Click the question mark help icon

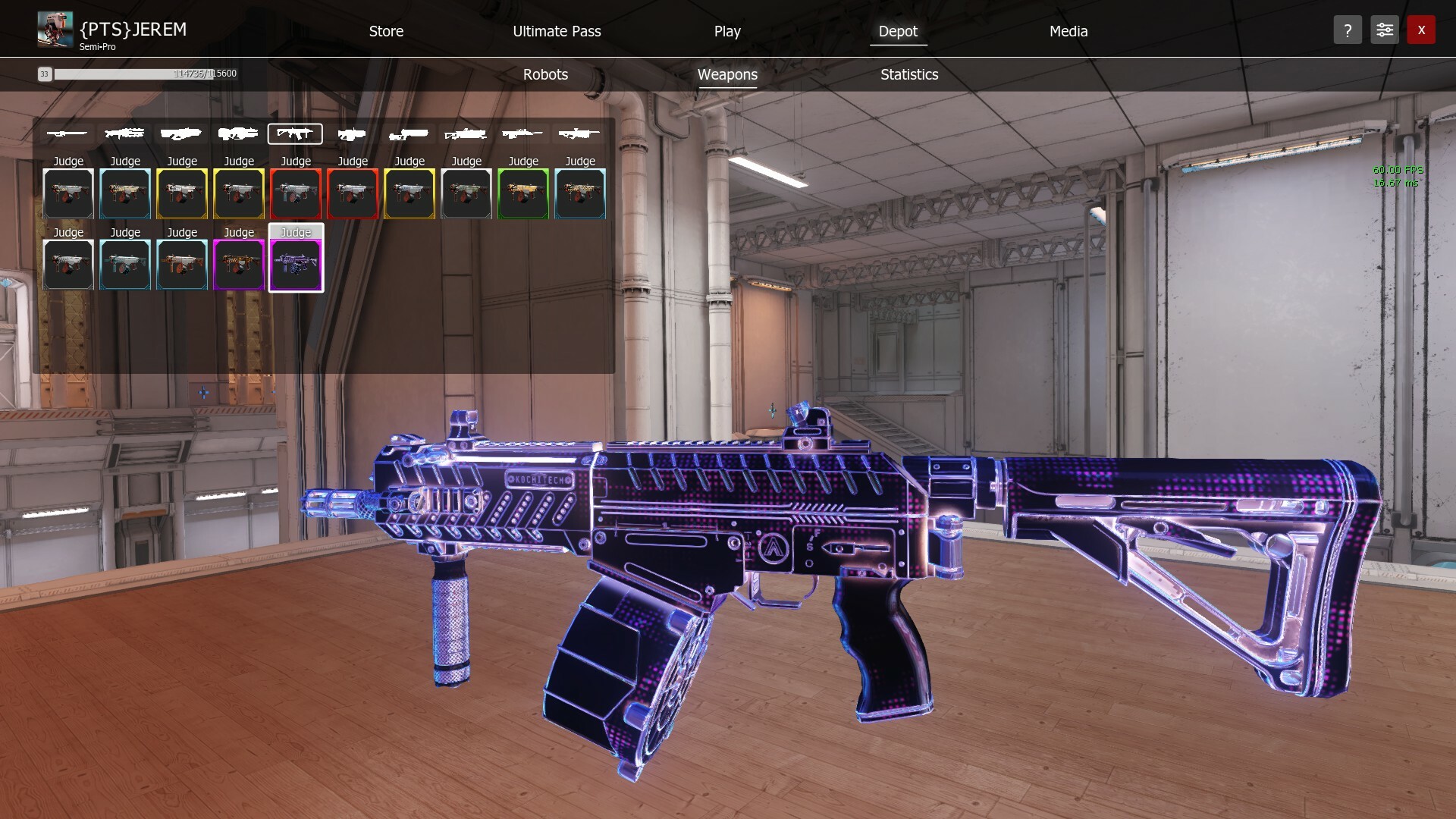coord(1348,30)
